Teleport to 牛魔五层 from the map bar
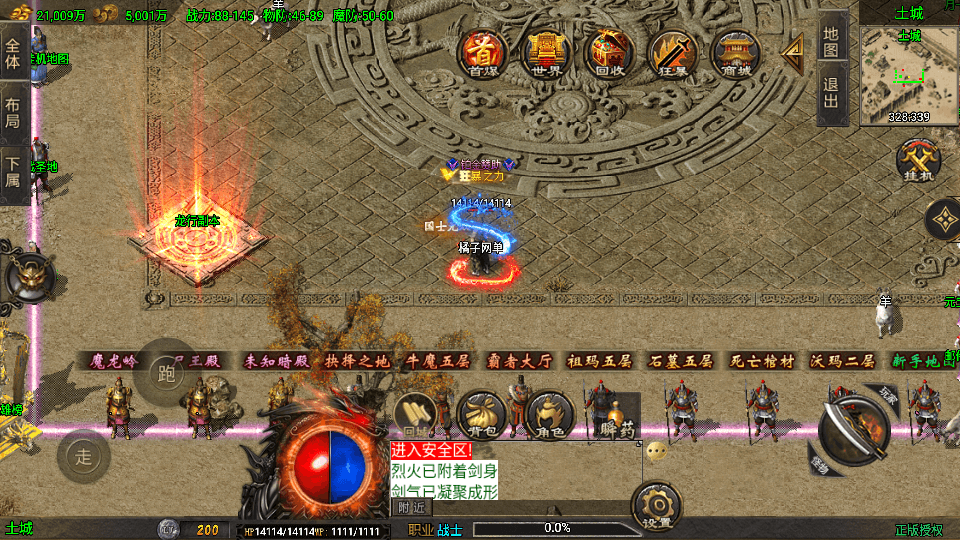 (x=435, y=361)
